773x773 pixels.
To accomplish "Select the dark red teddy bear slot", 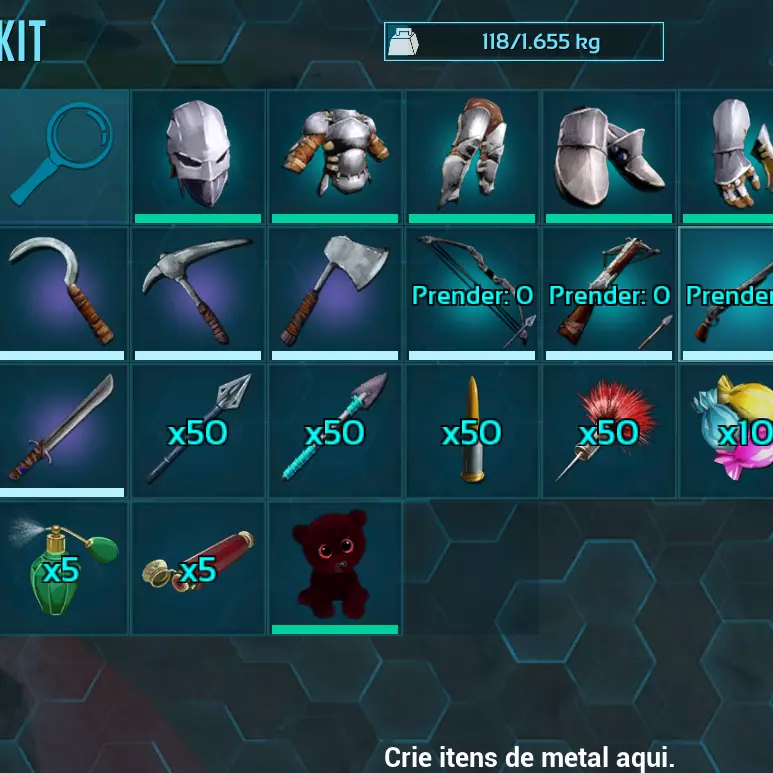I will (335, 567).
